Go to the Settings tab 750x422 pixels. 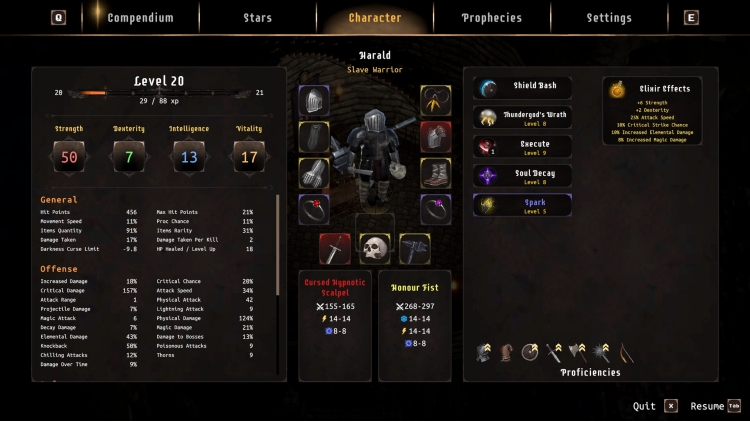[x=609, y=18]
